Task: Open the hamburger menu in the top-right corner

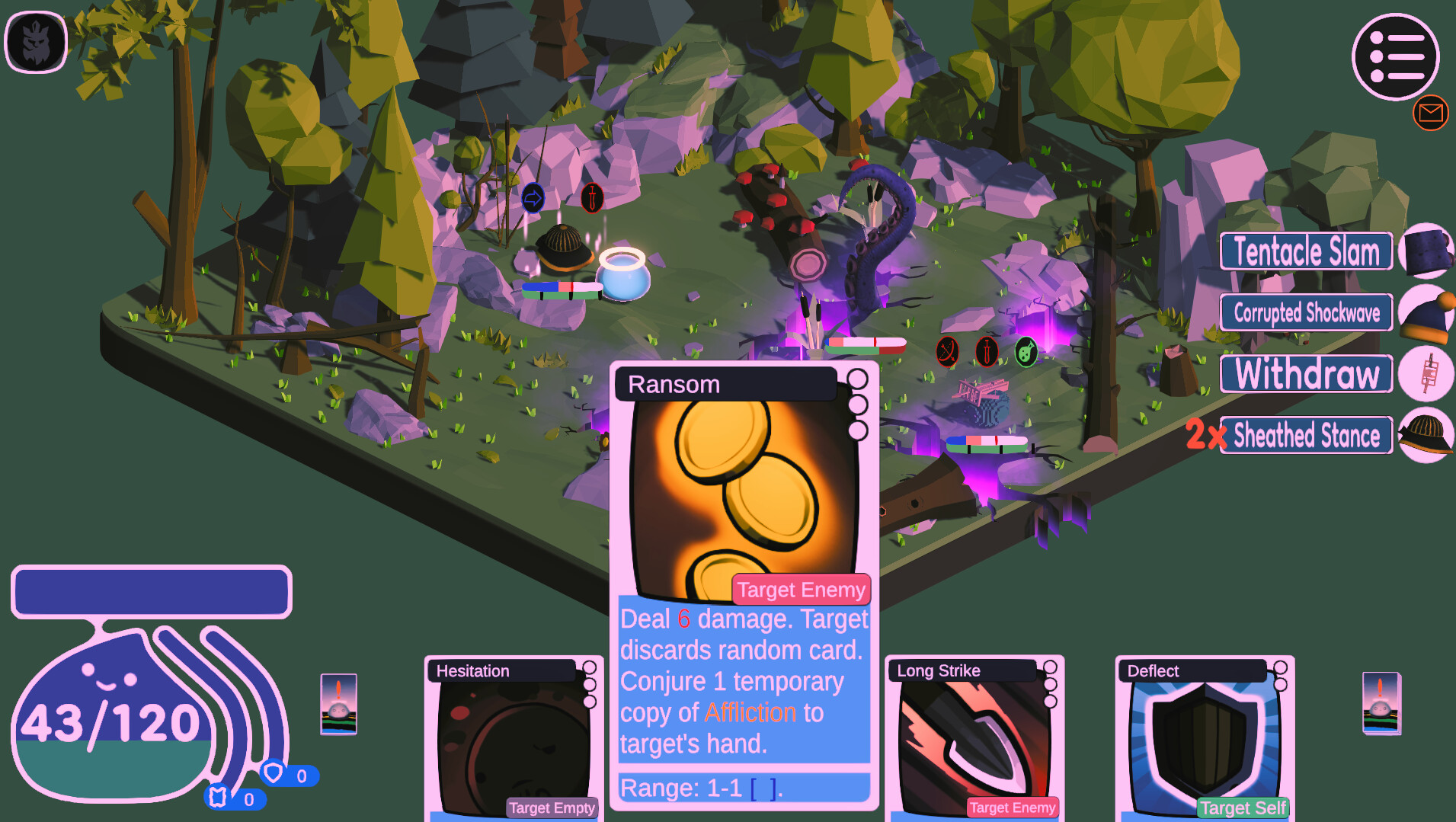Action: coord(1395,56)
